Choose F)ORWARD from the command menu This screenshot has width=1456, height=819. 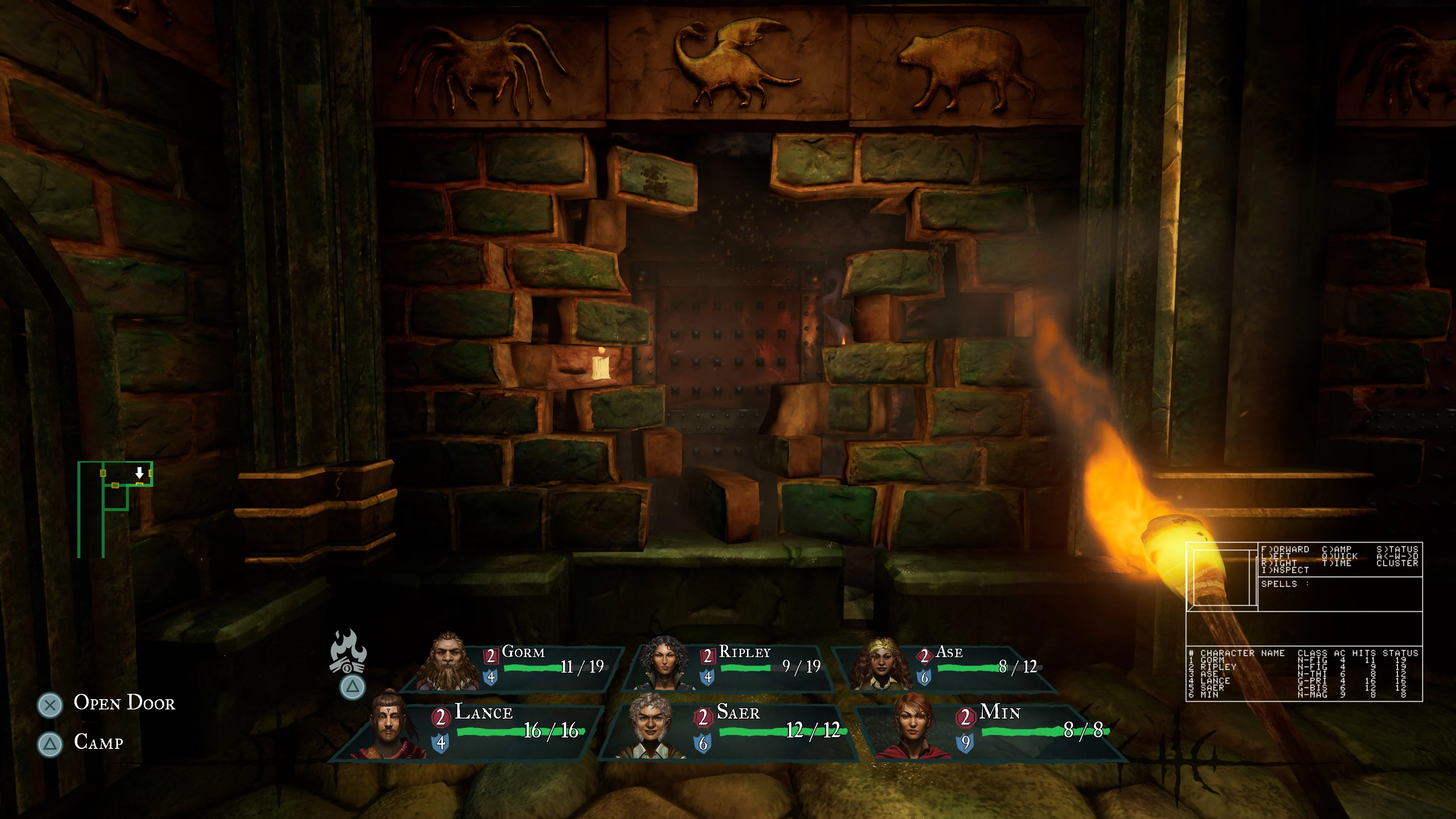pos(1286,549)
